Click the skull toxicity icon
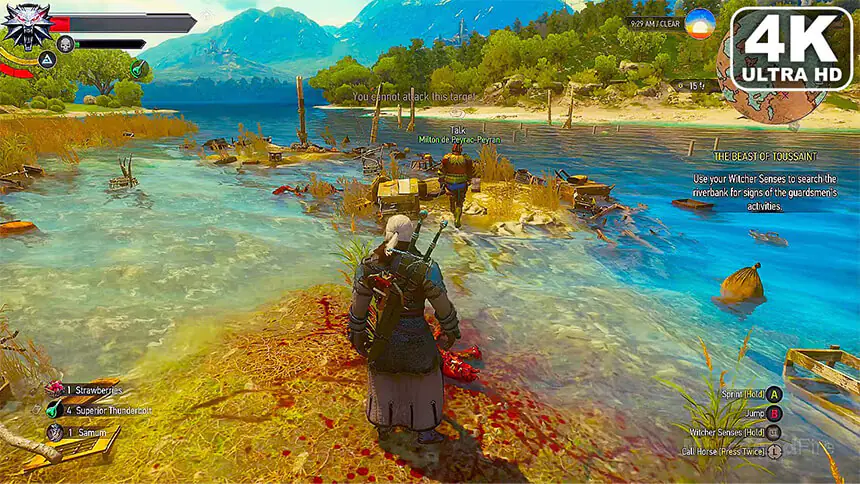Viewport: 860px width, 484px height. coord(65,44)
